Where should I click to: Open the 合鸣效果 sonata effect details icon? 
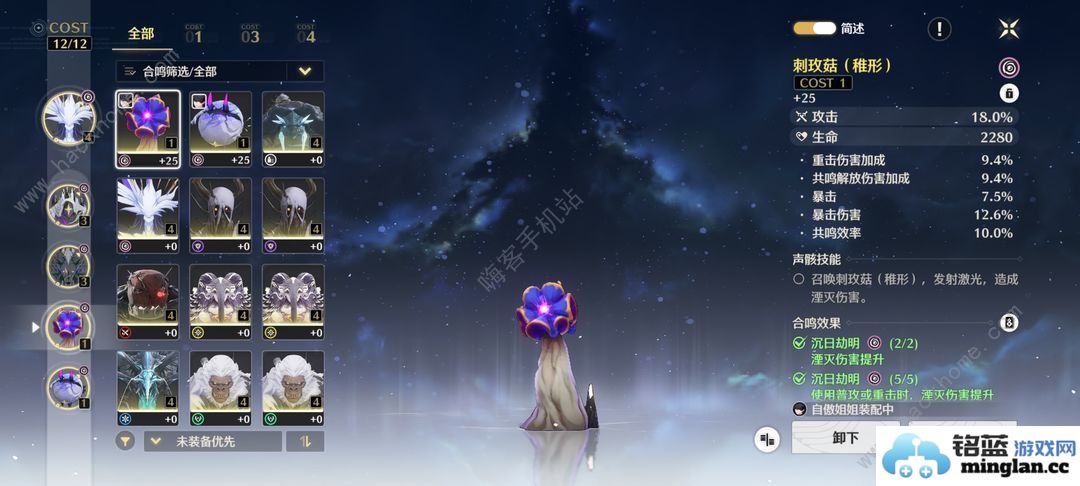click(1009, 323)
